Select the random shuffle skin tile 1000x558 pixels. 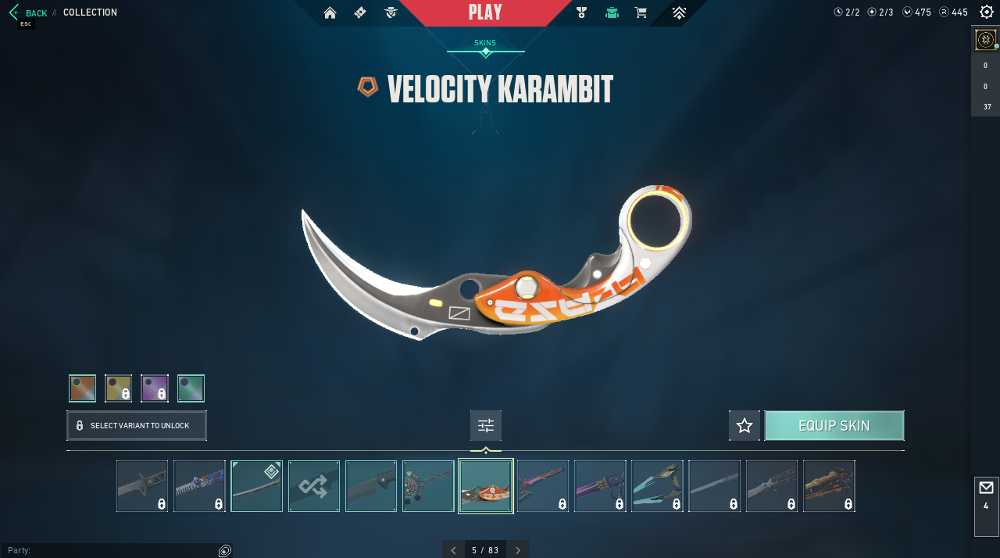(314, 486)
